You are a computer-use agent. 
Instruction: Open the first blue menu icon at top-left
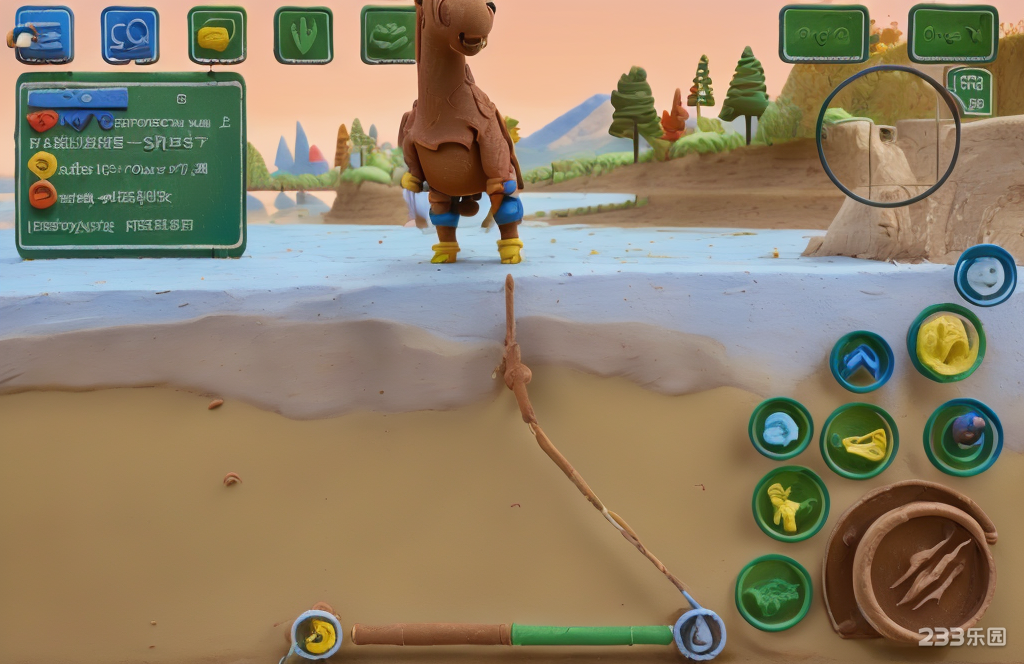point(44,35)
